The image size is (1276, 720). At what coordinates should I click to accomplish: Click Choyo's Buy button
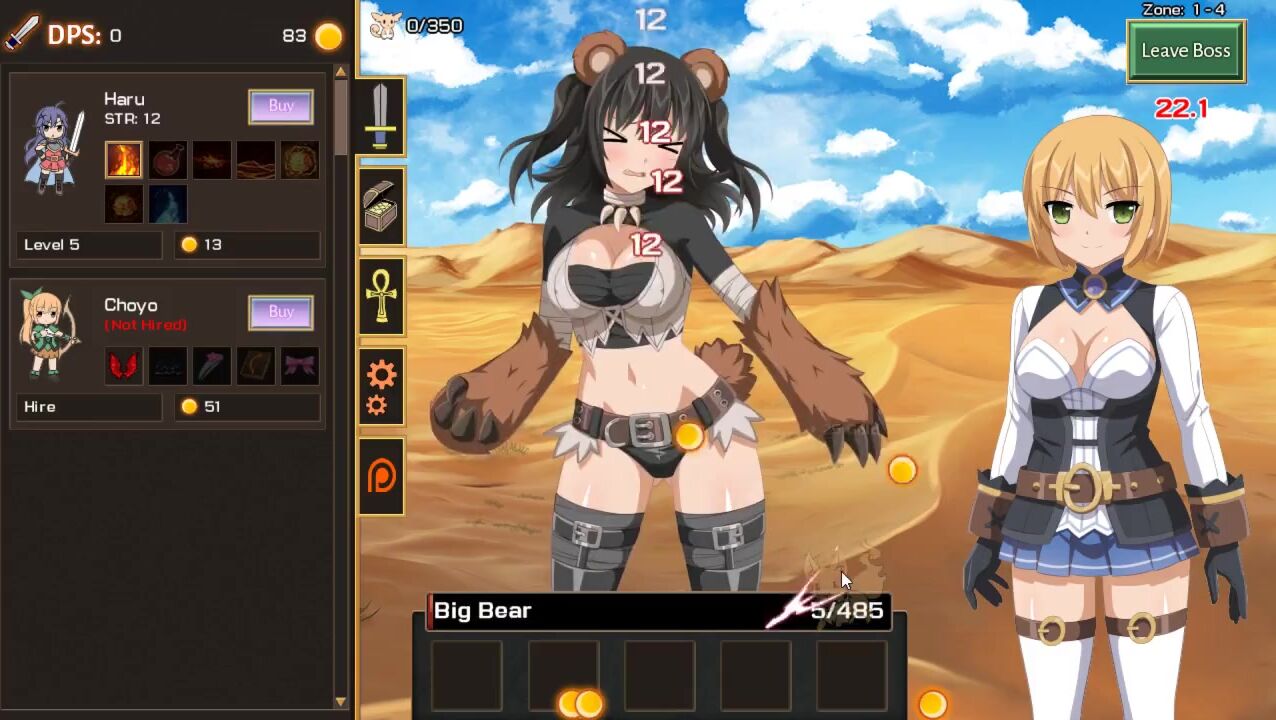[281, 312]
